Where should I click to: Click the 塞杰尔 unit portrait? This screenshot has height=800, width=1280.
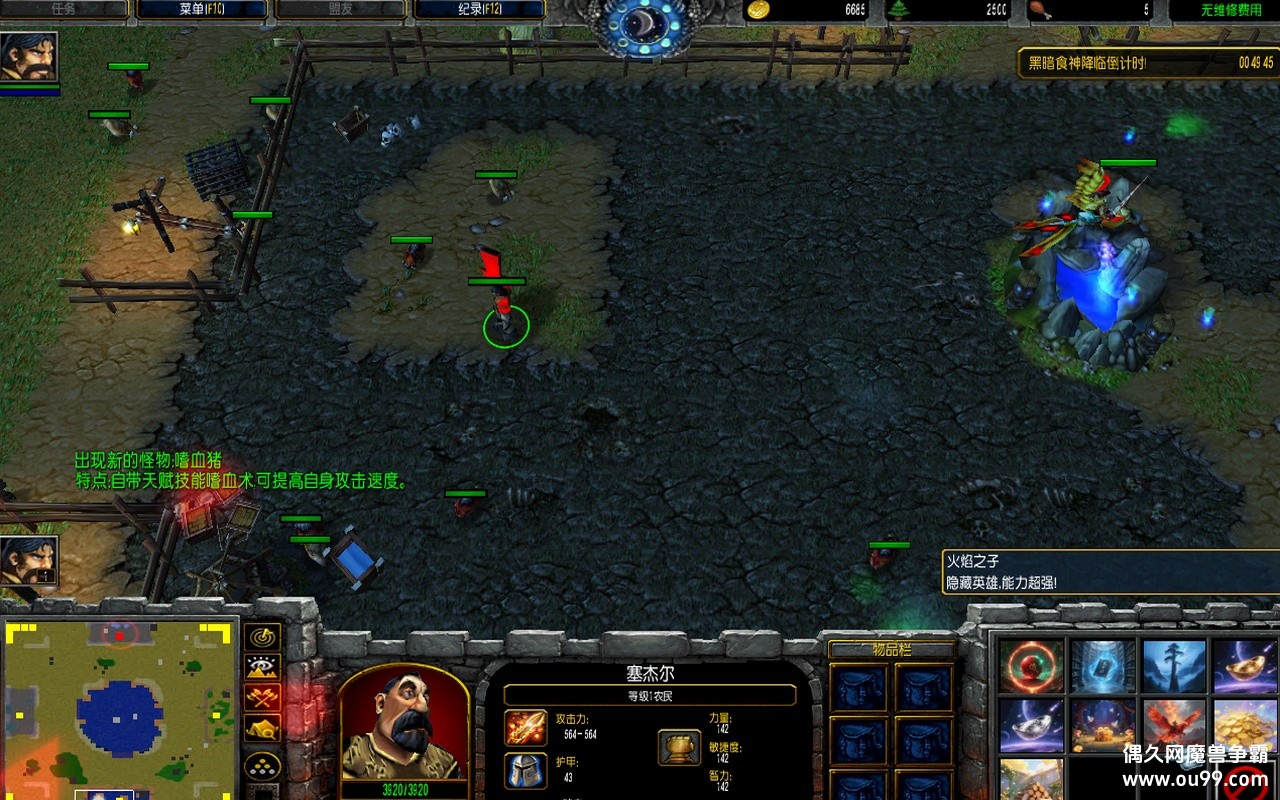tap(404, 724)
